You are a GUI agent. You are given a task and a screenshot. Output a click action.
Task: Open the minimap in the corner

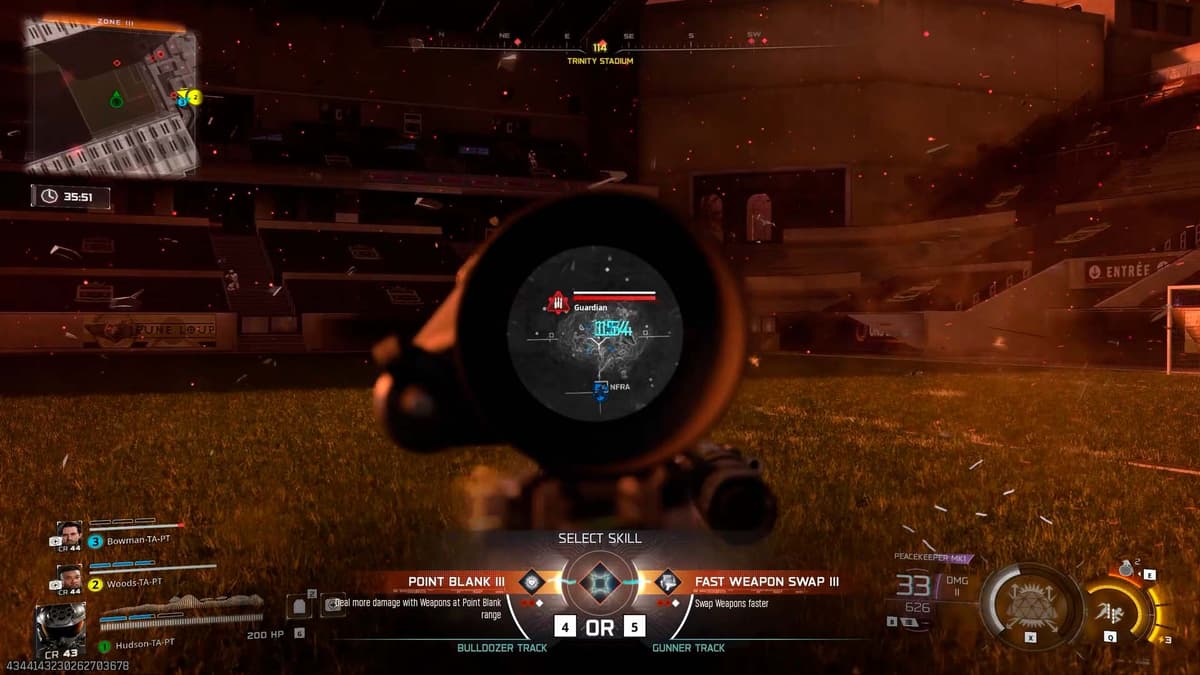(x=110, y=97)
